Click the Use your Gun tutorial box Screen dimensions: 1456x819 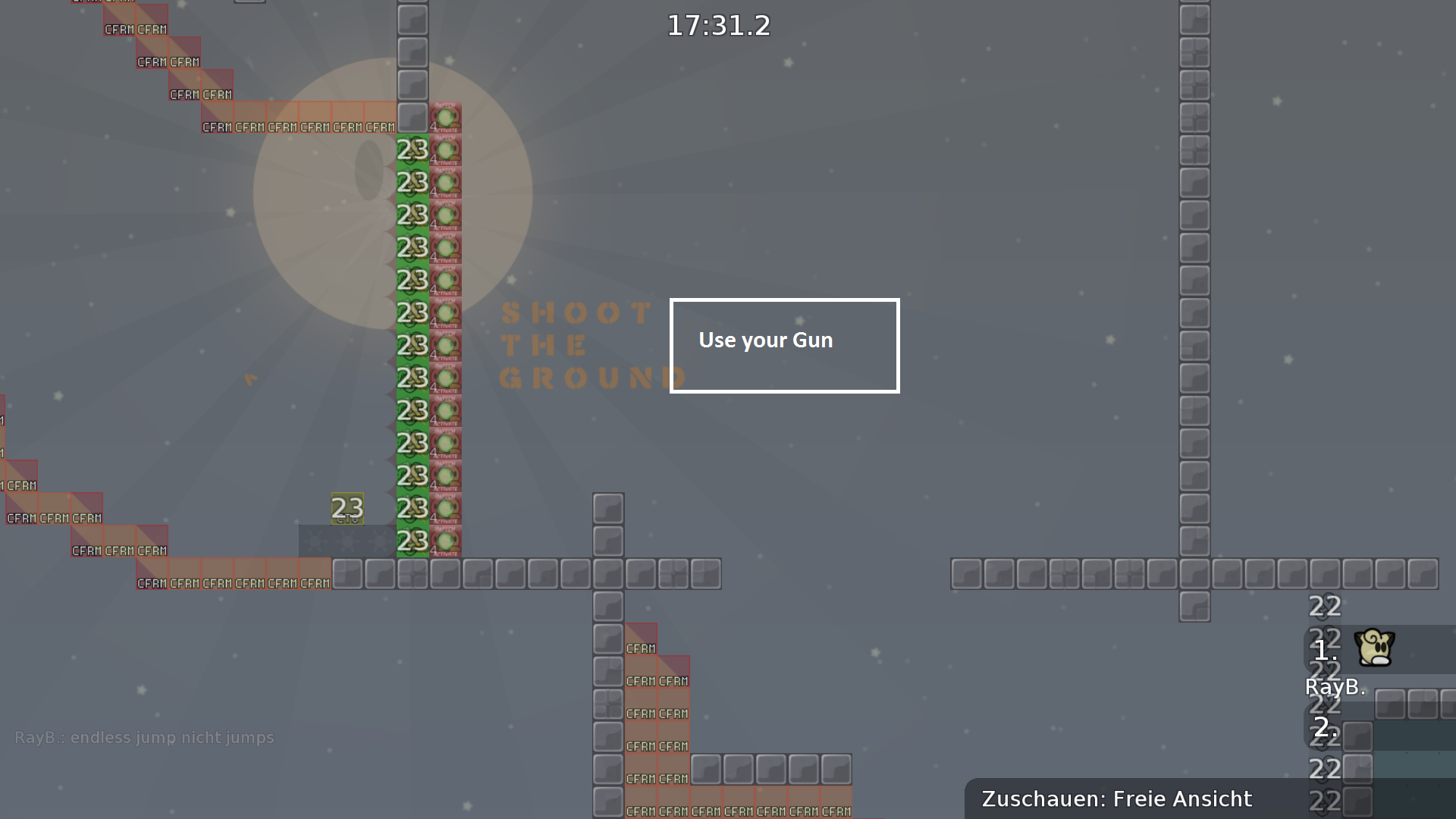click(x=783, y=345)
